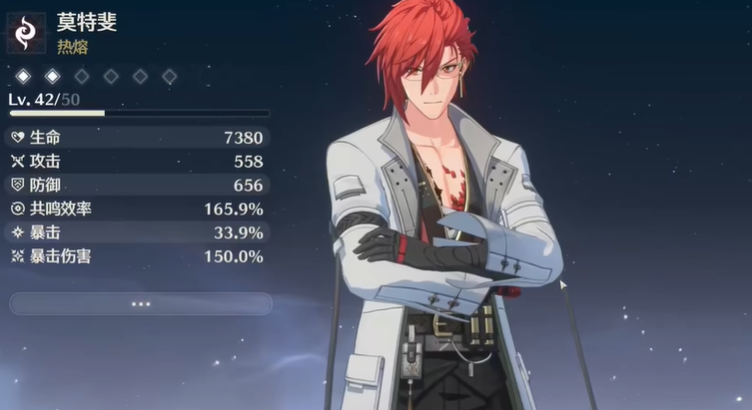The image size is (752, 410).
Task: Select the 防御 defense stat row
Action: click(x=137, y=185)
